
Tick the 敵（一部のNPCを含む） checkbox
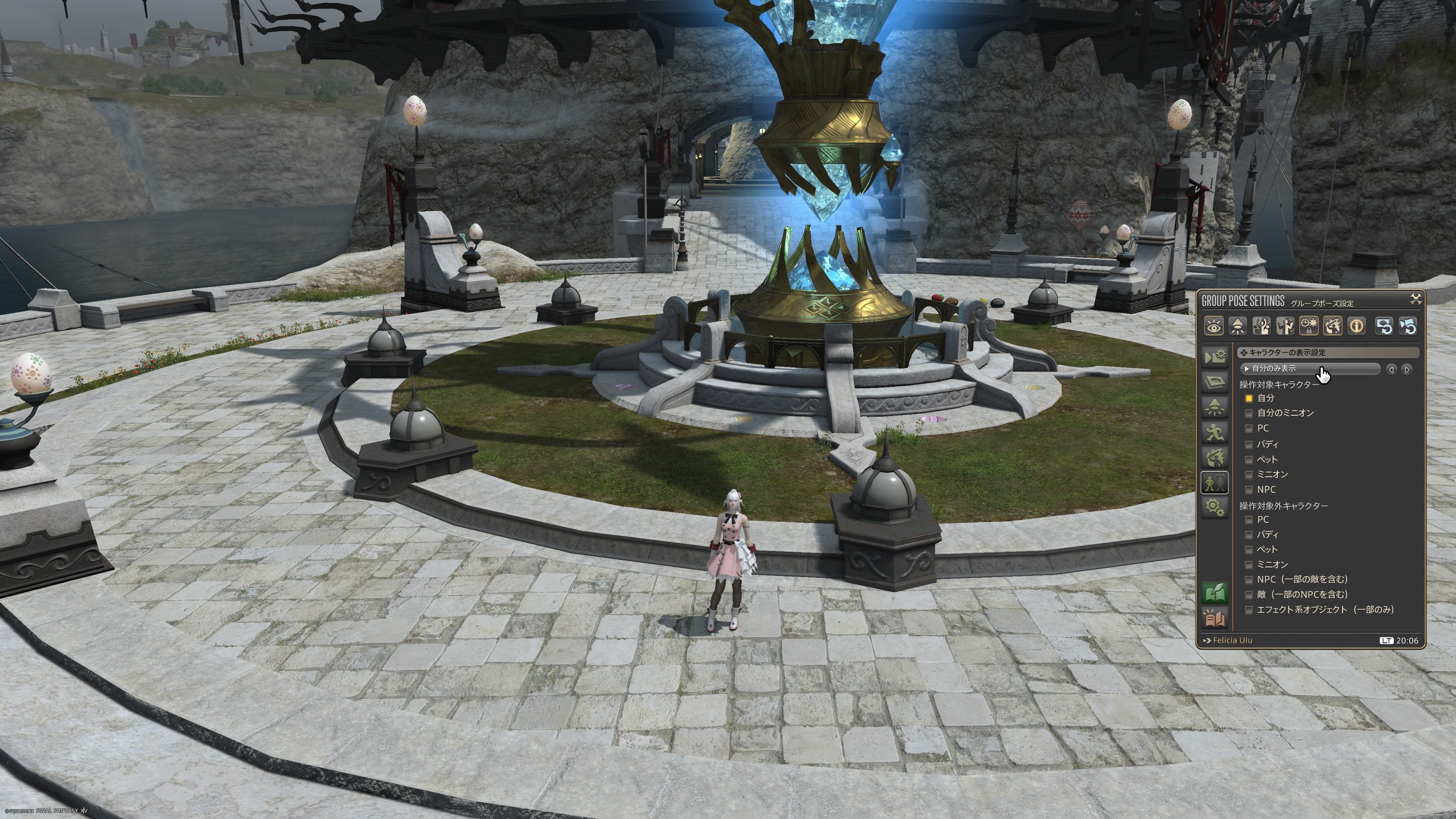tap(1249, 595)
